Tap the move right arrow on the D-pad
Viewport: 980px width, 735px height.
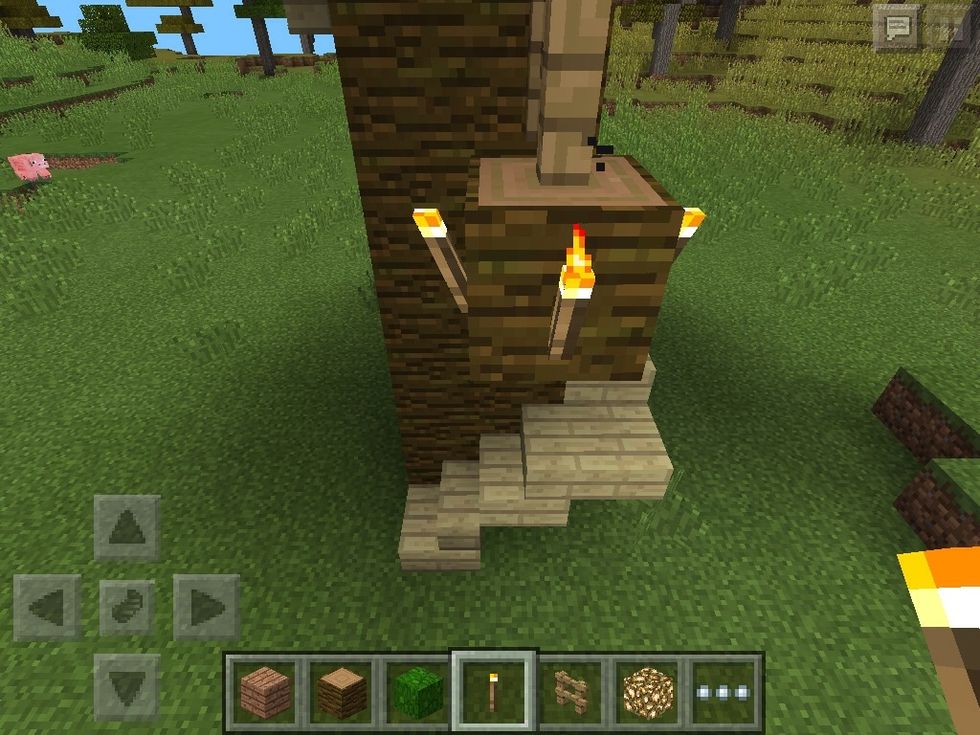click(x=206, y=607)
